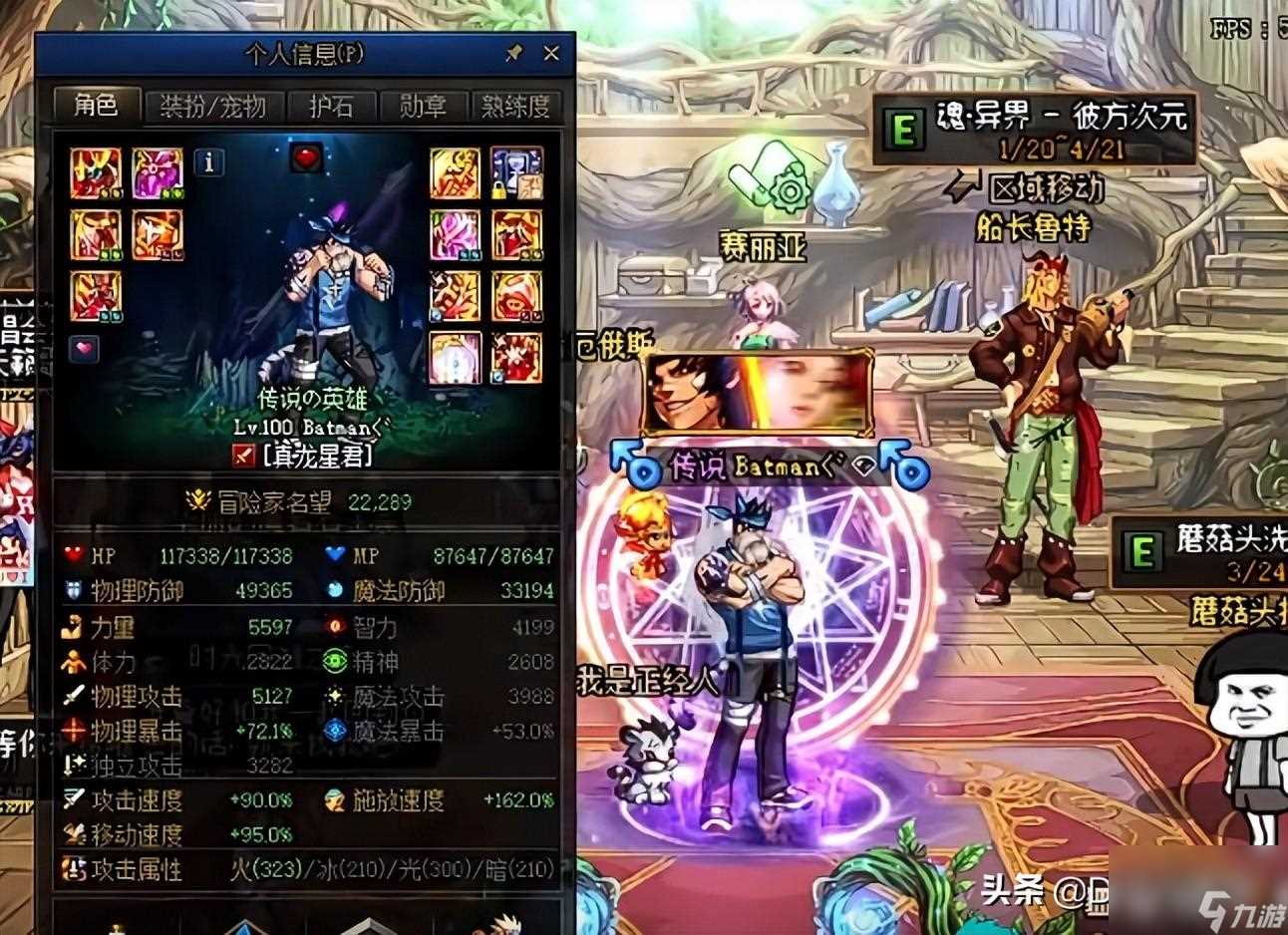Click the 冒险家名望 value 22,289
Screen dimensions: 1288x935
381,502
